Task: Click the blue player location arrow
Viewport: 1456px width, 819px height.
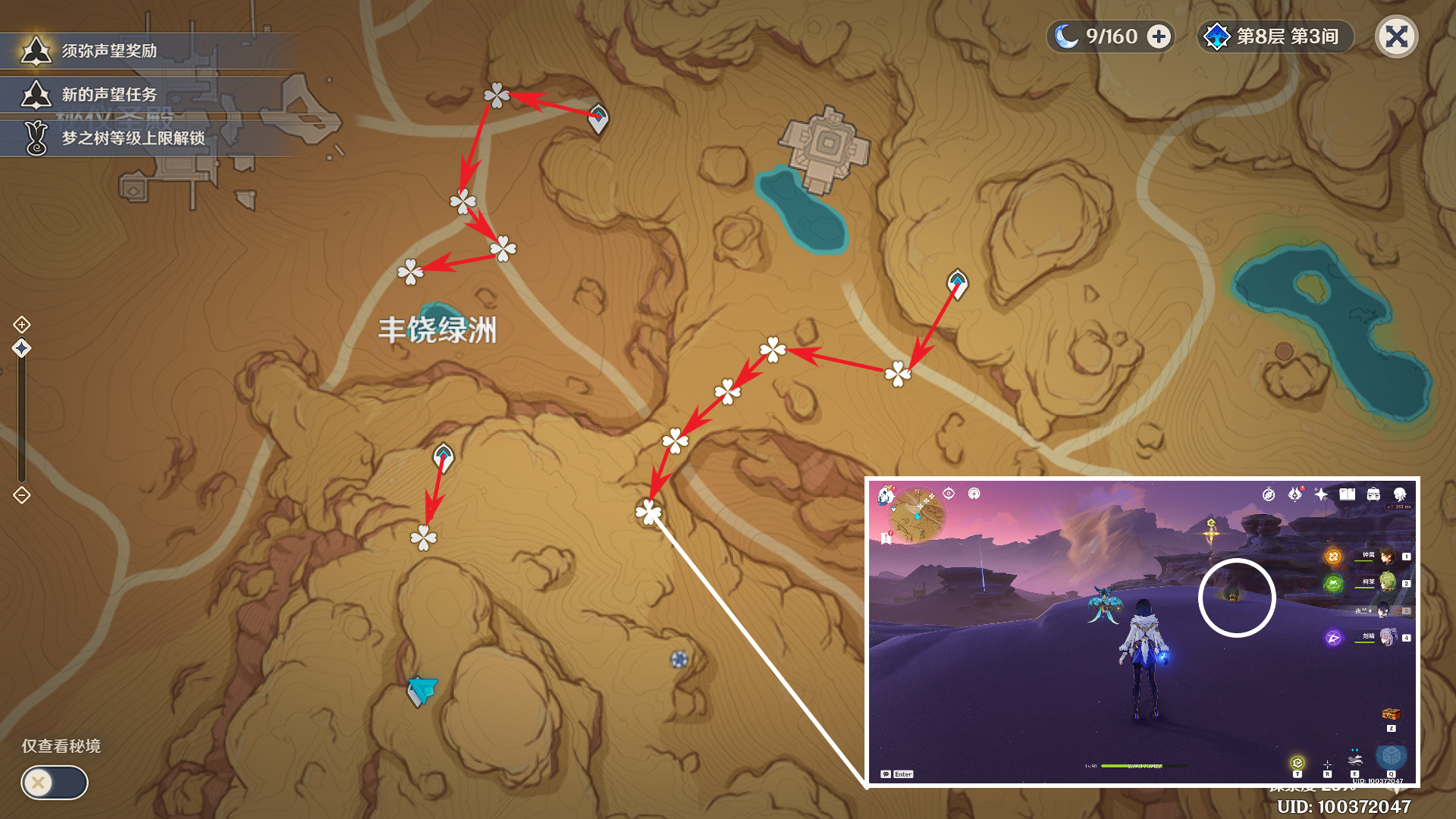Action: [422, 689]
